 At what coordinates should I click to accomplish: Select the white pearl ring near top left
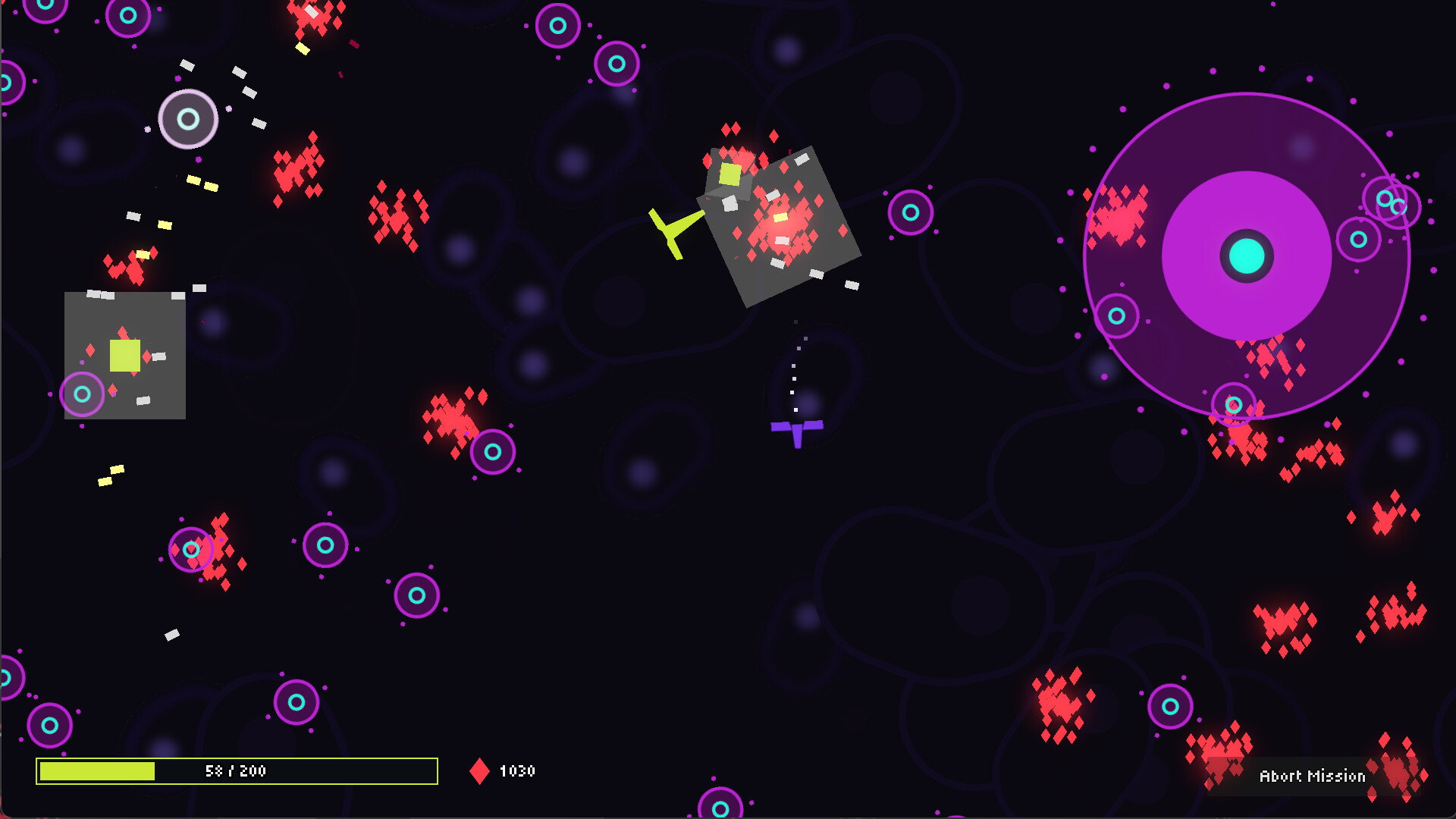tap(188, 119)
